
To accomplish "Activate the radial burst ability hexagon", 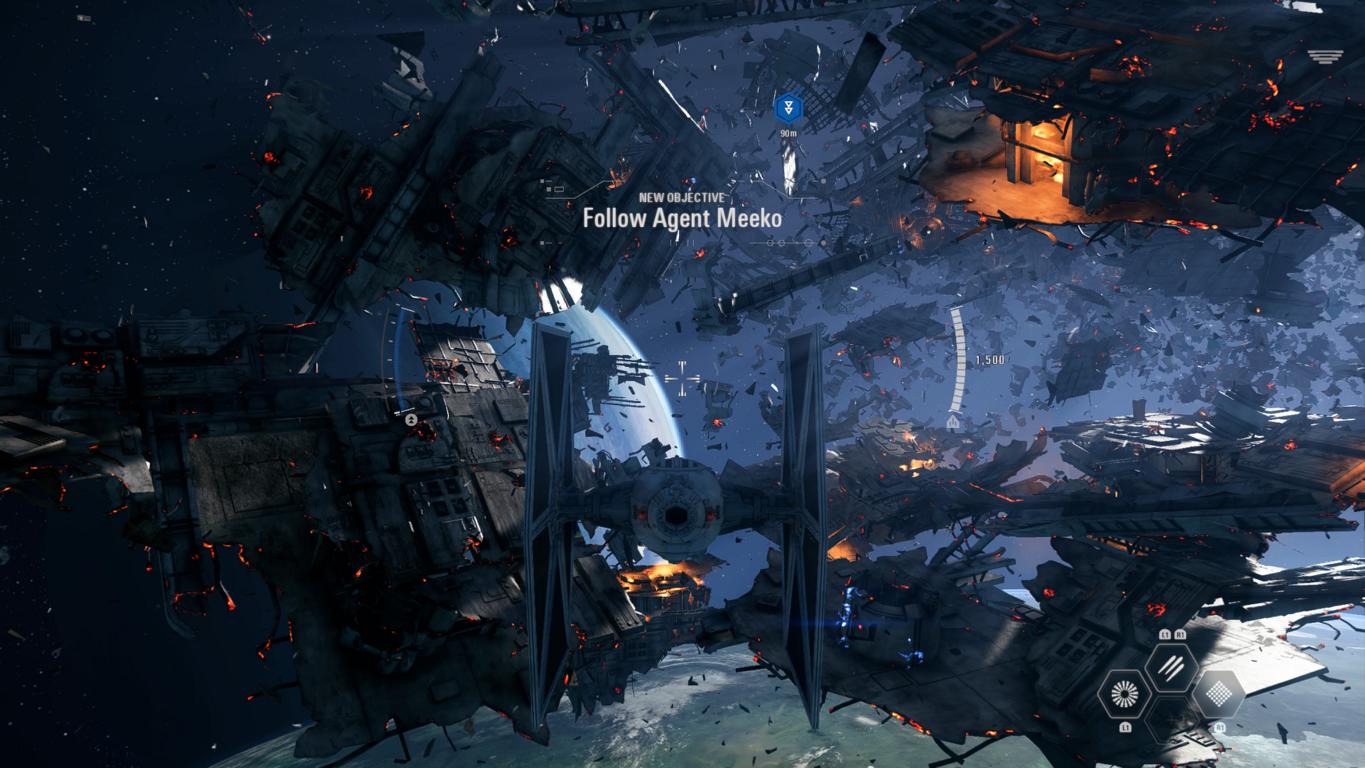I will [1125, 692].
